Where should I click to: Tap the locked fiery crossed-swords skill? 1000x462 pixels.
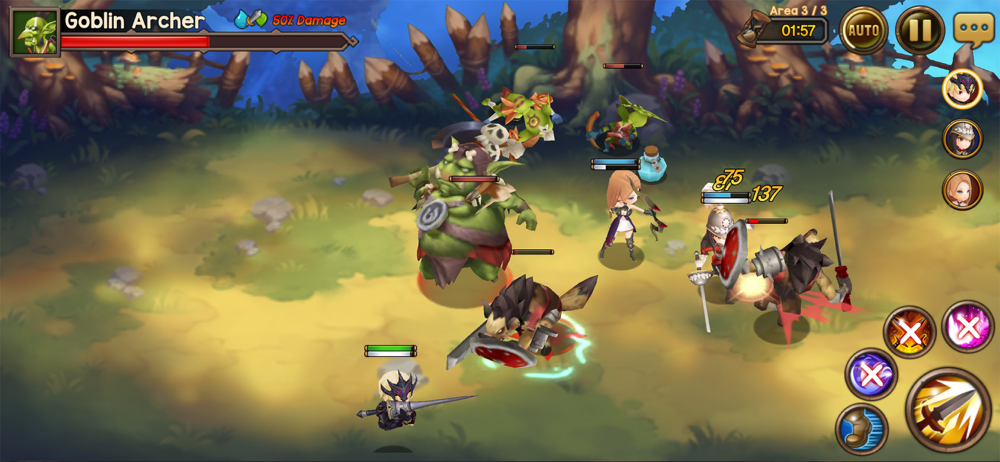[x=909, y=331]
